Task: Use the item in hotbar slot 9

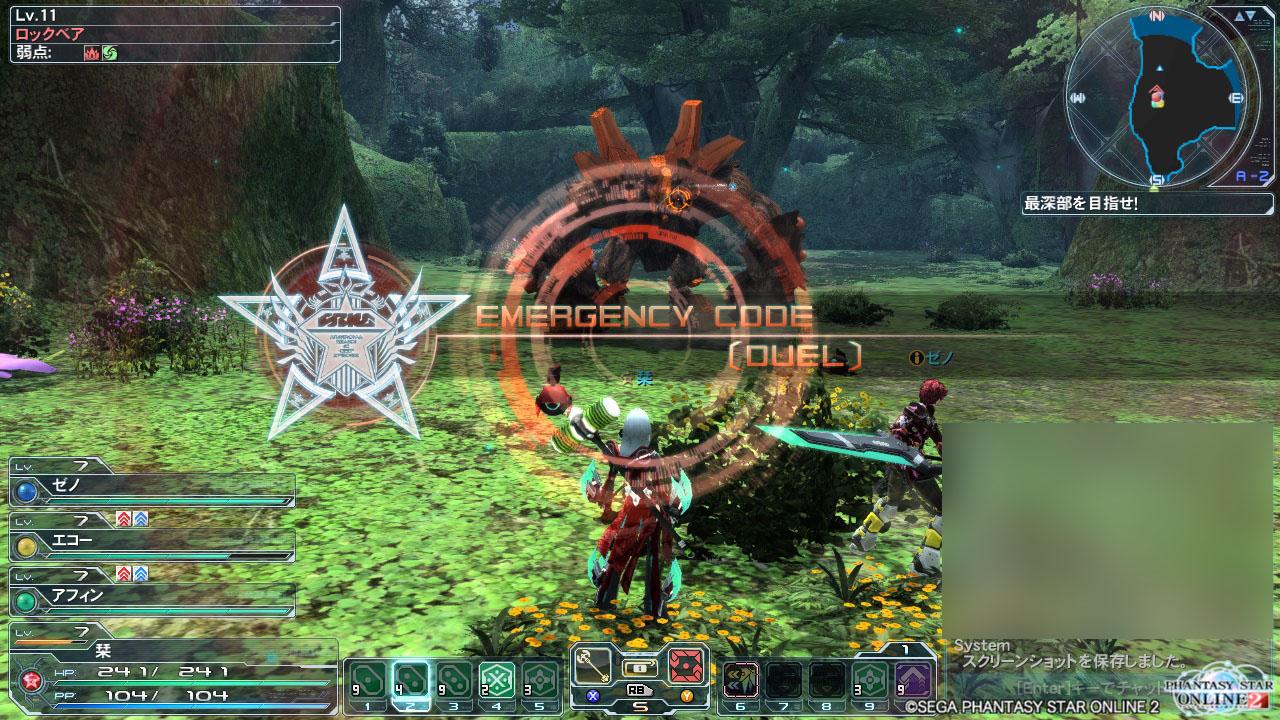Action: 870,680
